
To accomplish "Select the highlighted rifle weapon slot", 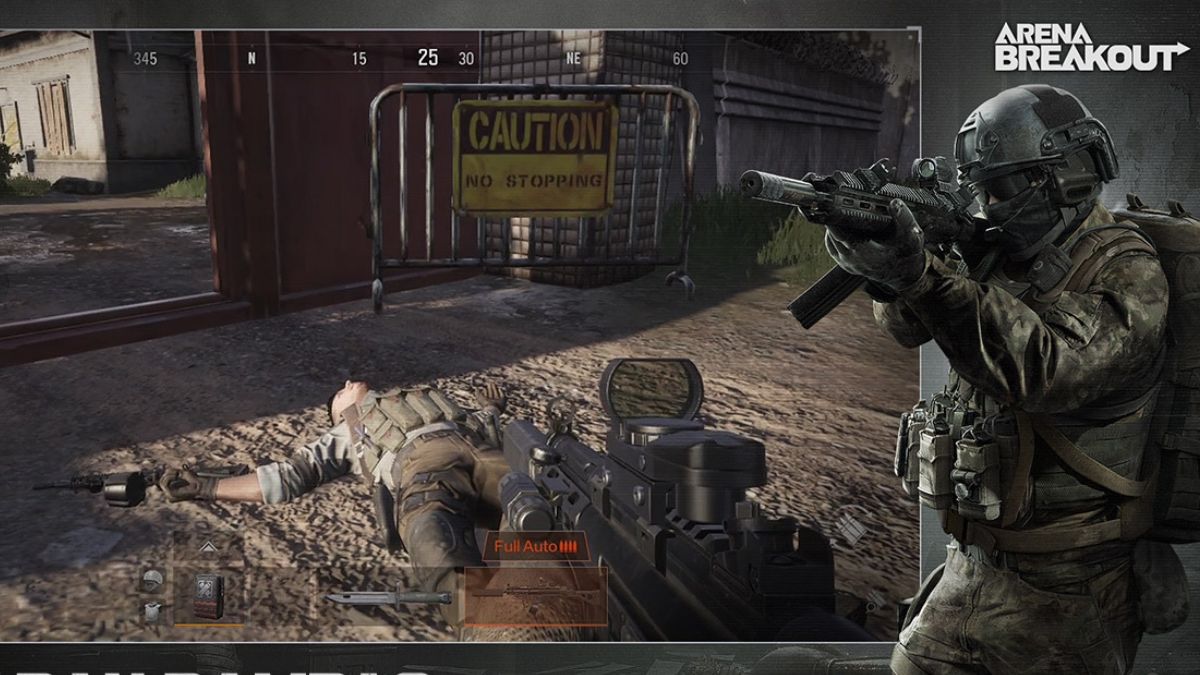I will point(535,596).
